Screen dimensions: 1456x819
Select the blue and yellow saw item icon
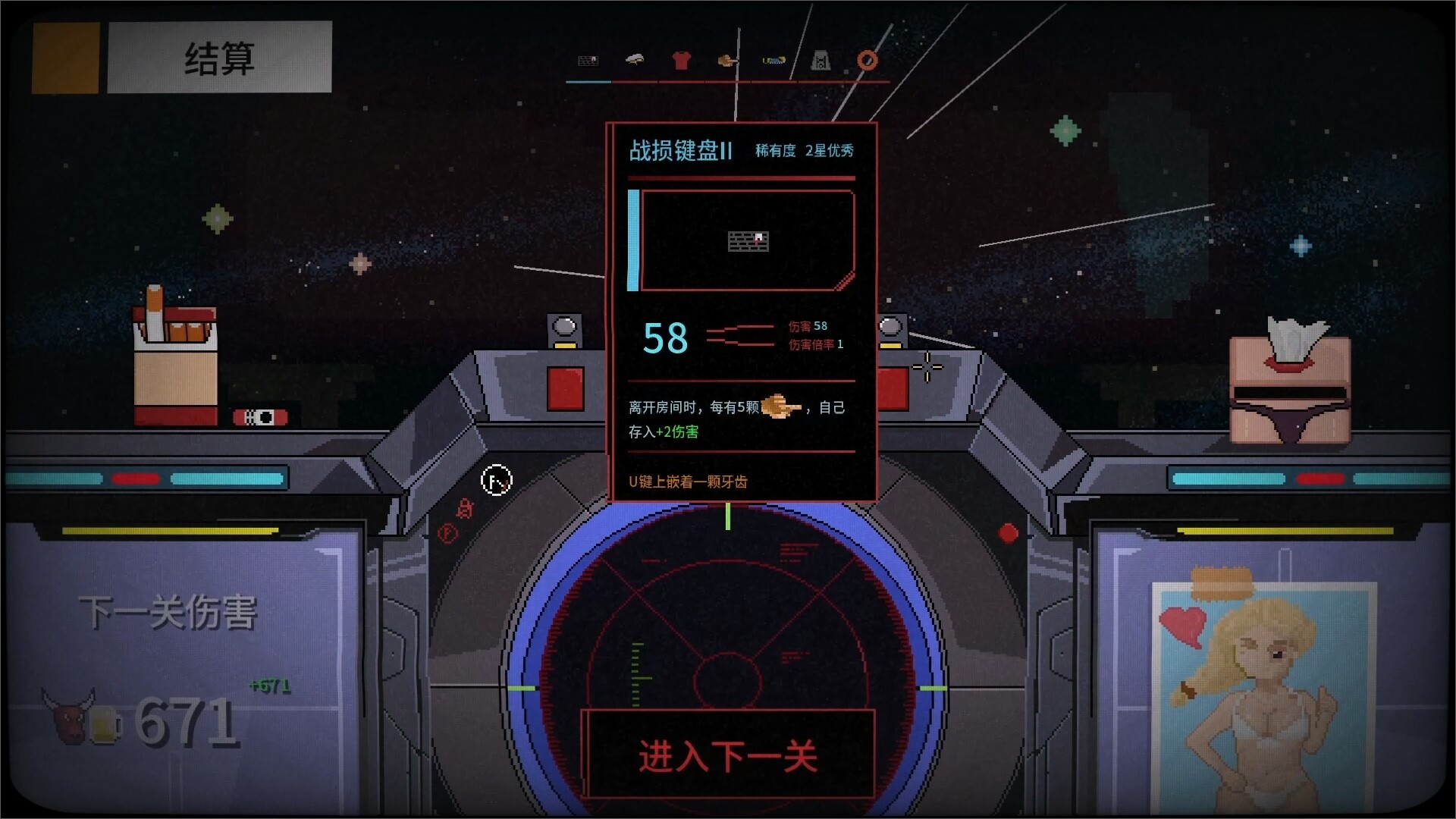(x=773, y=61)
